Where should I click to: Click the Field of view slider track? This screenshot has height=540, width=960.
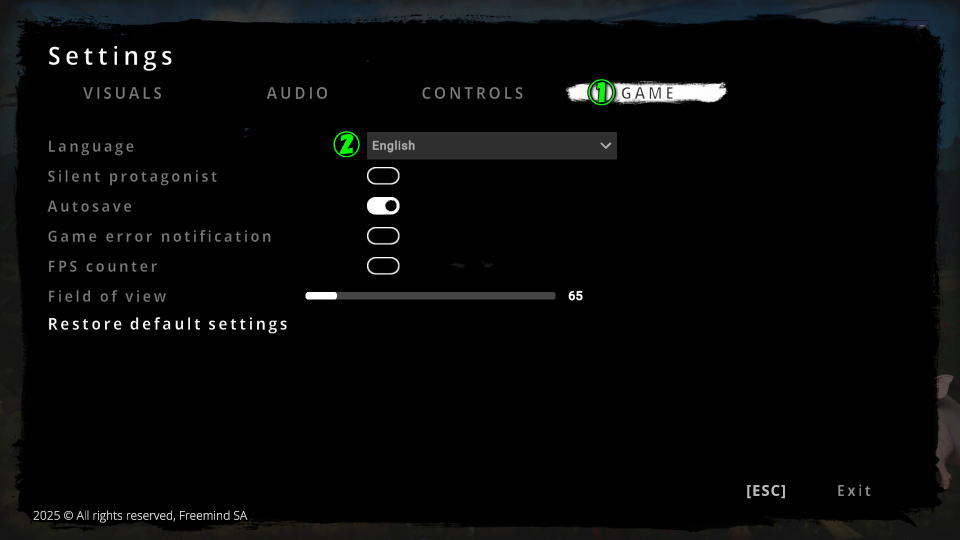[x=430, y=296]
